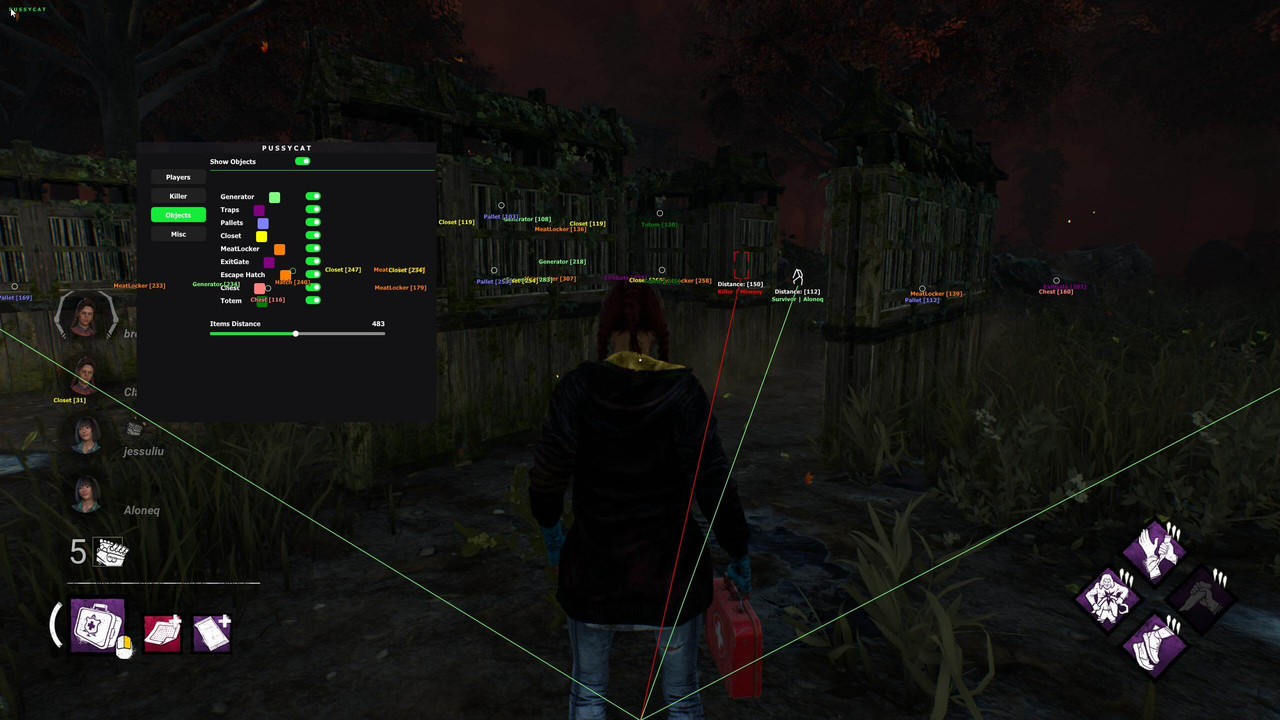Click the yellow Closet color swatch
1280x720 pixels.
261,235
